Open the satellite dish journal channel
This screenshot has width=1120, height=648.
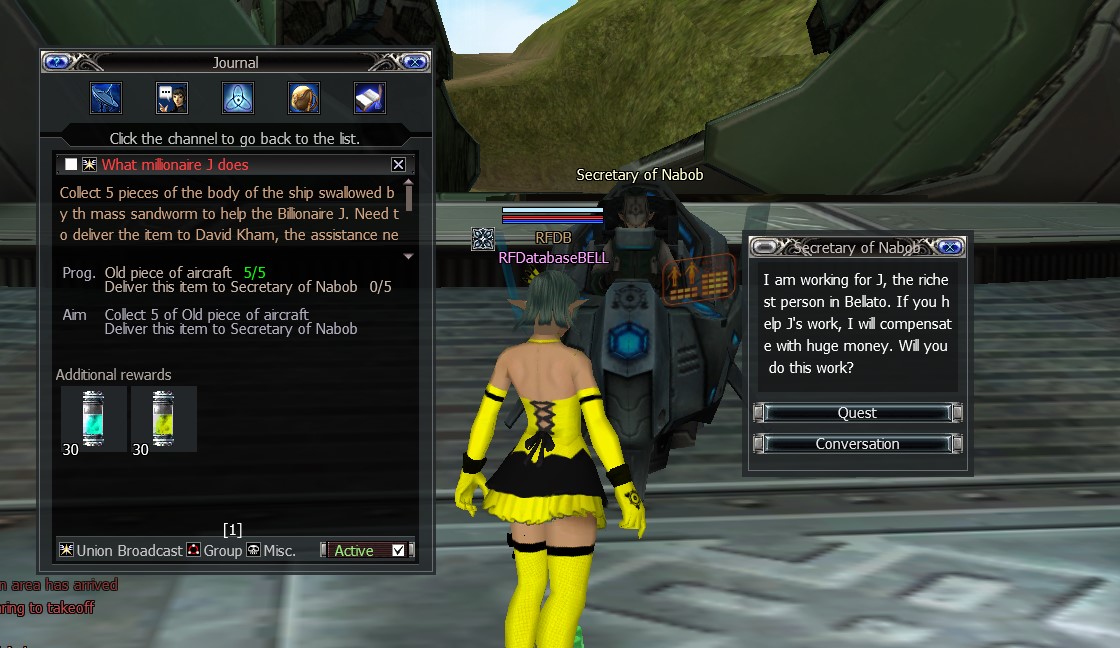pyautogui.click(x=105, y=98)
